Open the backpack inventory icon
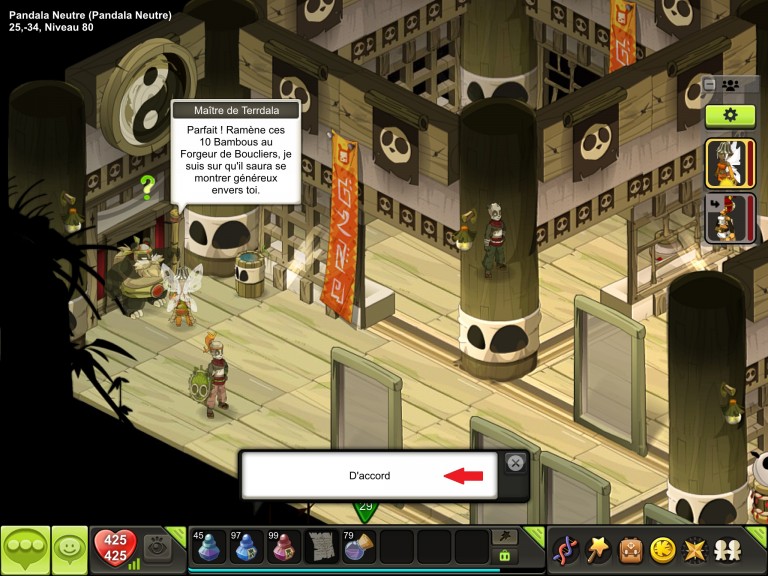This screenshot has height=576, width=768. (630, 550)
